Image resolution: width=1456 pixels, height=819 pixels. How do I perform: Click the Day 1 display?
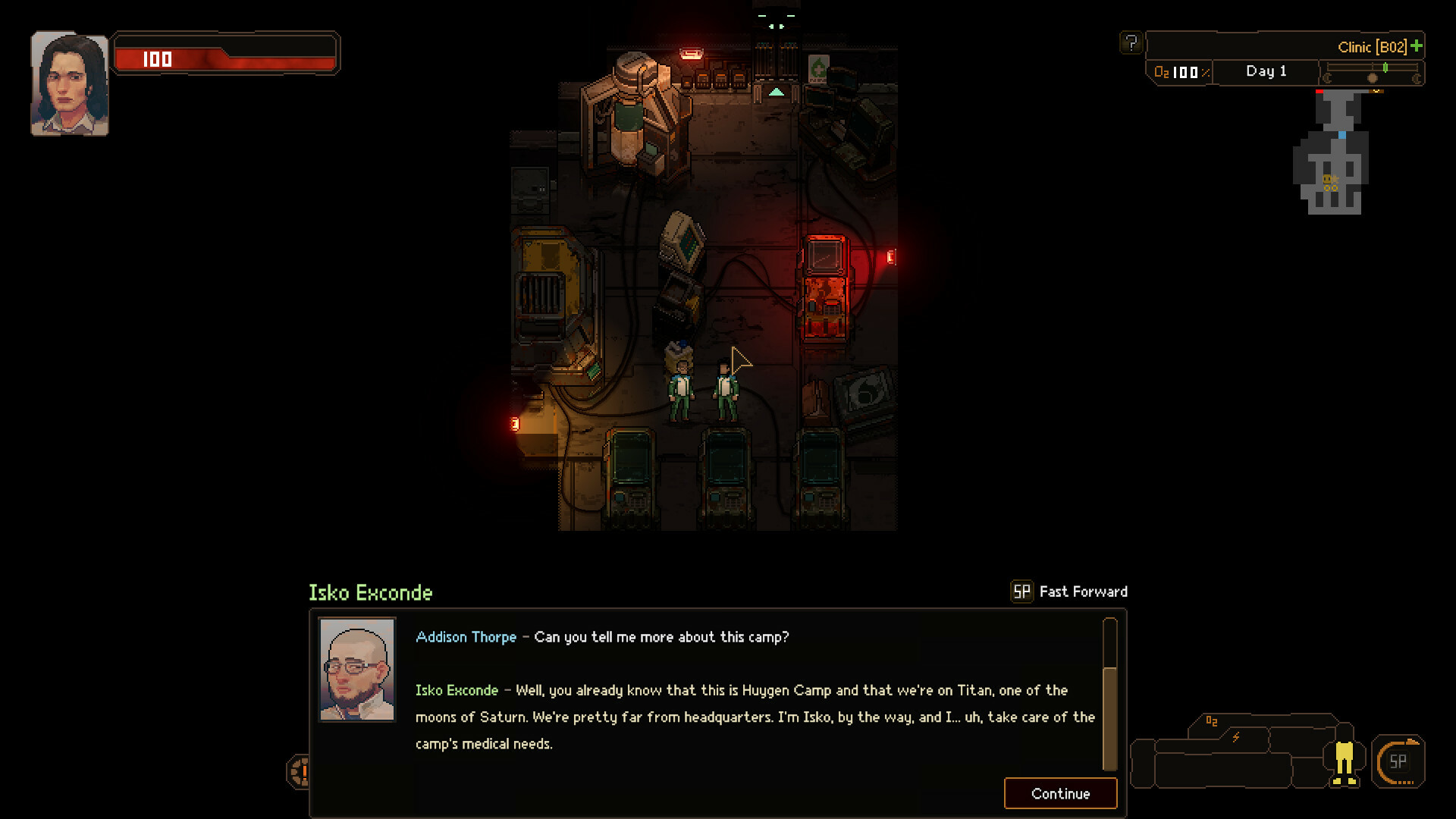[x=1265, y=71]
